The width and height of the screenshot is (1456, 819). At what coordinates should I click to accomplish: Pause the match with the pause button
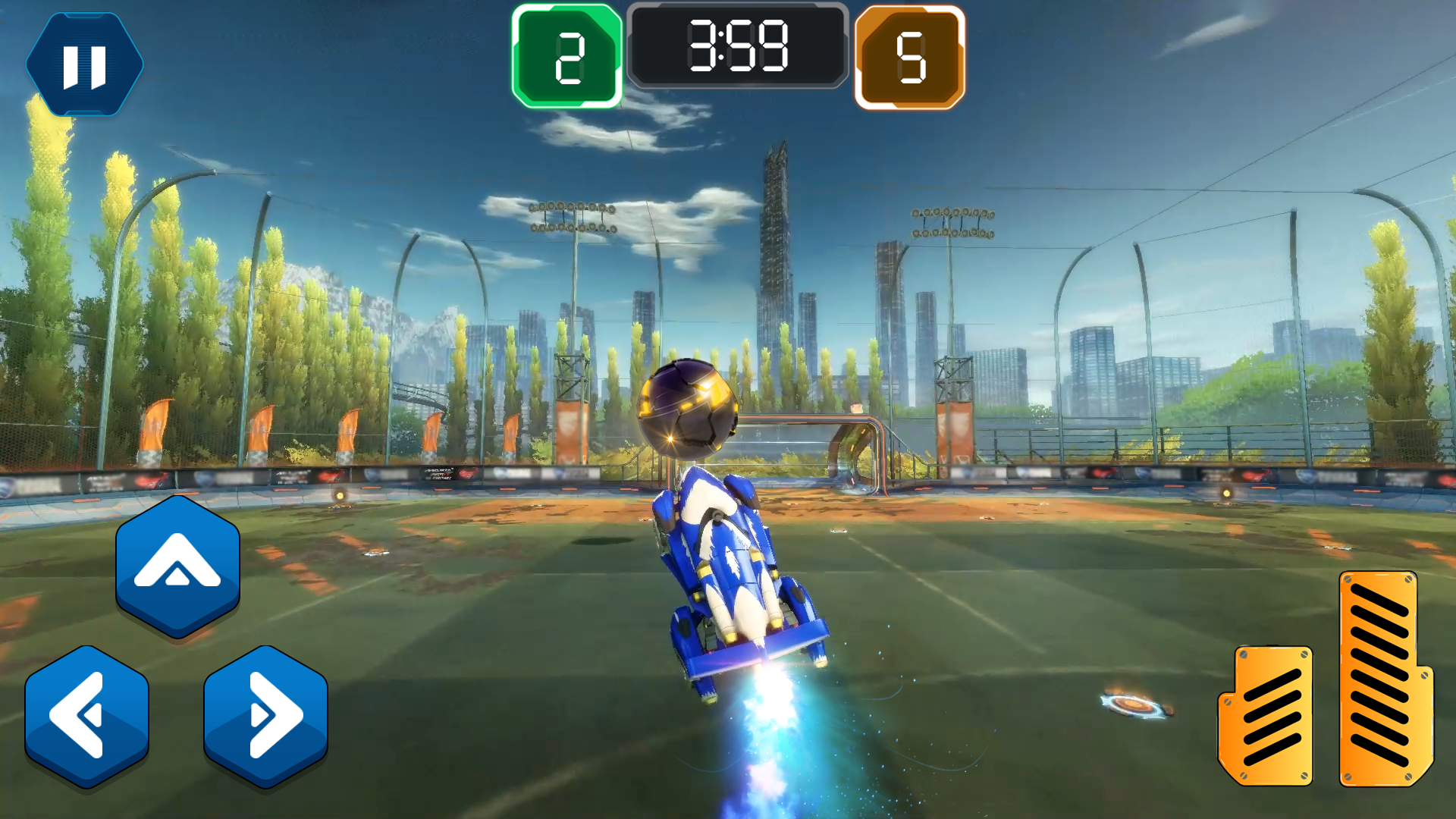coord(84,65)
